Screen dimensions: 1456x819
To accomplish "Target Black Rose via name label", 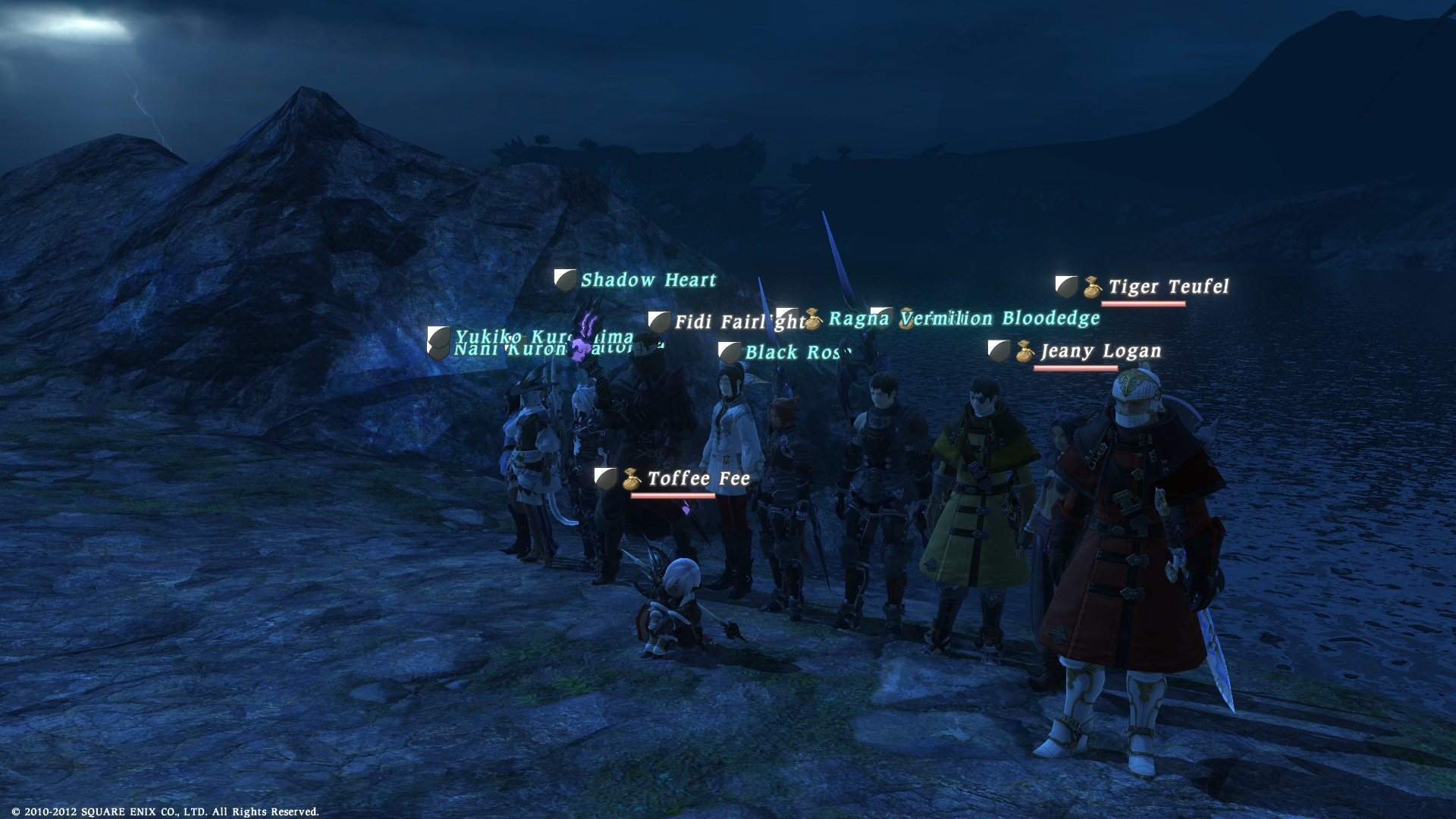I will (793, 353).
